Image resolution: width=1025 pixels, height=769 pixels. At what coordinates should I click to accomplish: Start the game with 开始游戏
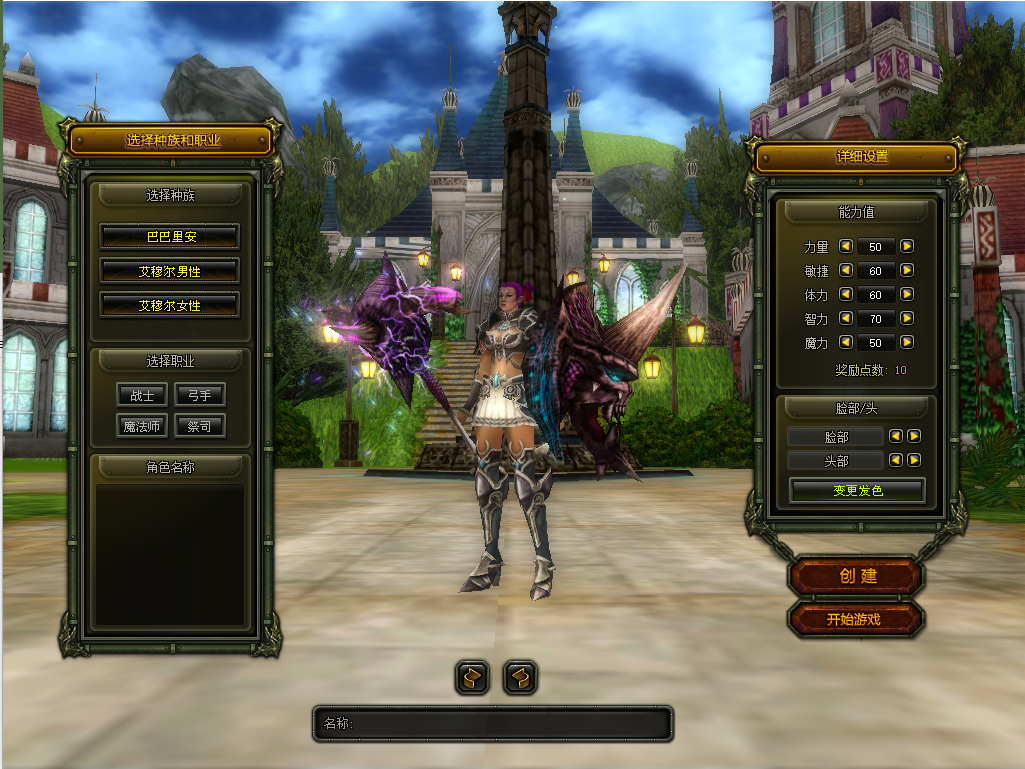coord(856,619)
